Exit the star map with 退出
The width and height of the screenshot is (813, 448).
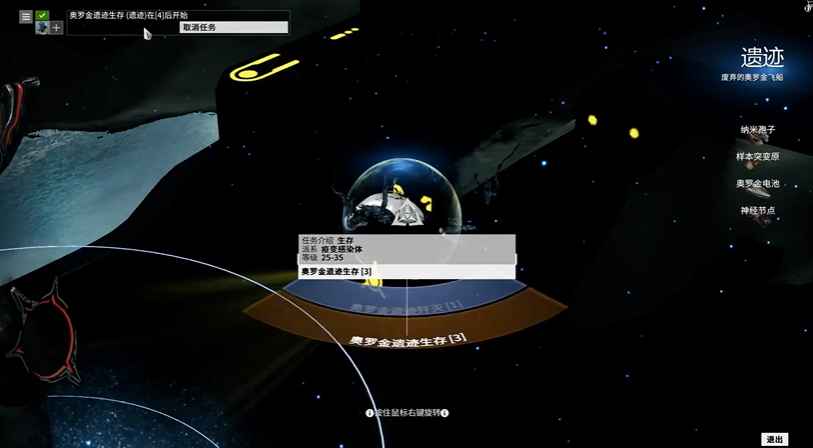(774, 439)
